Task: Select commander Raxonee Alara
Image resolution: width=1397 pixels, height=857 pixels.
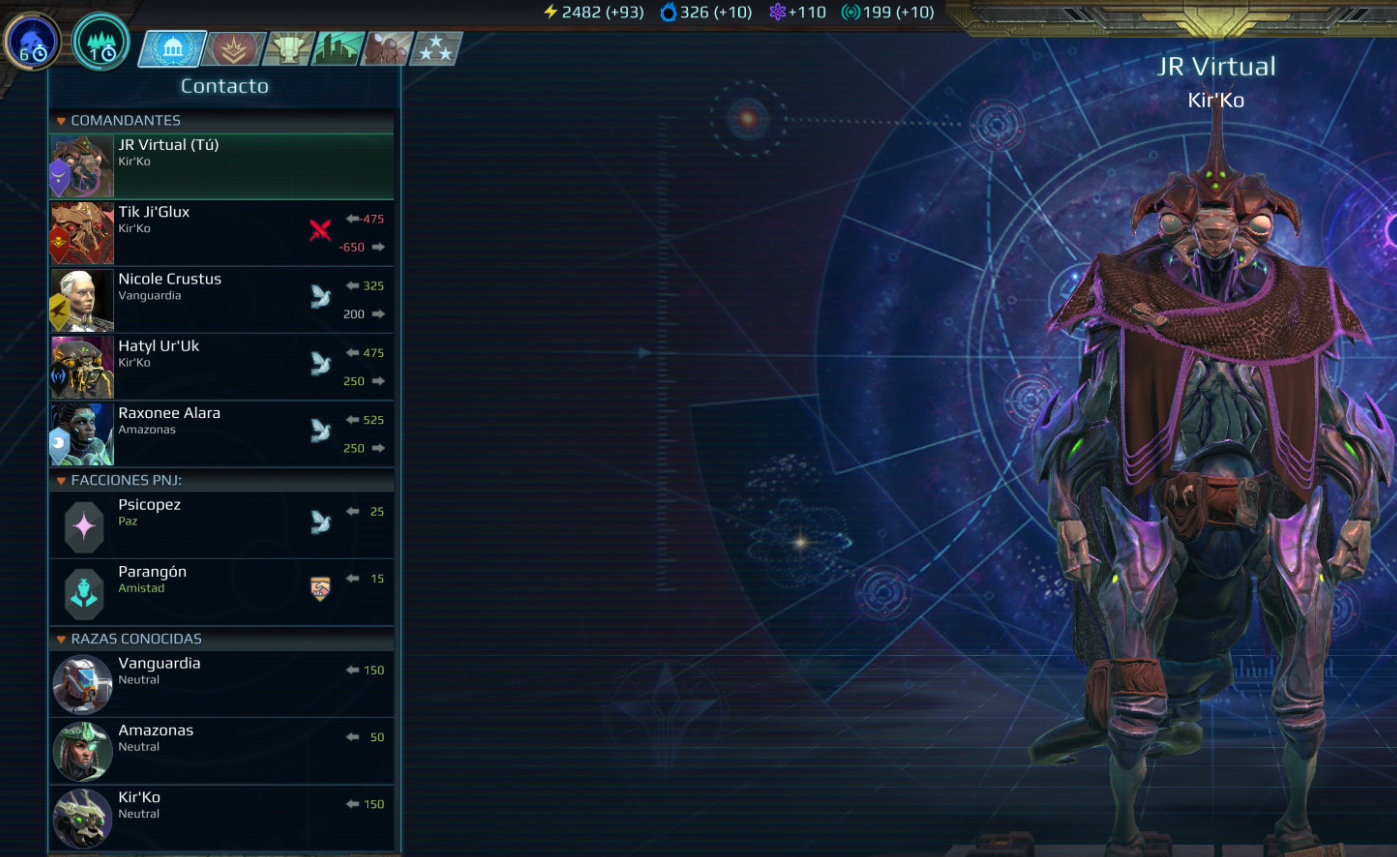Action: point(221,434)
